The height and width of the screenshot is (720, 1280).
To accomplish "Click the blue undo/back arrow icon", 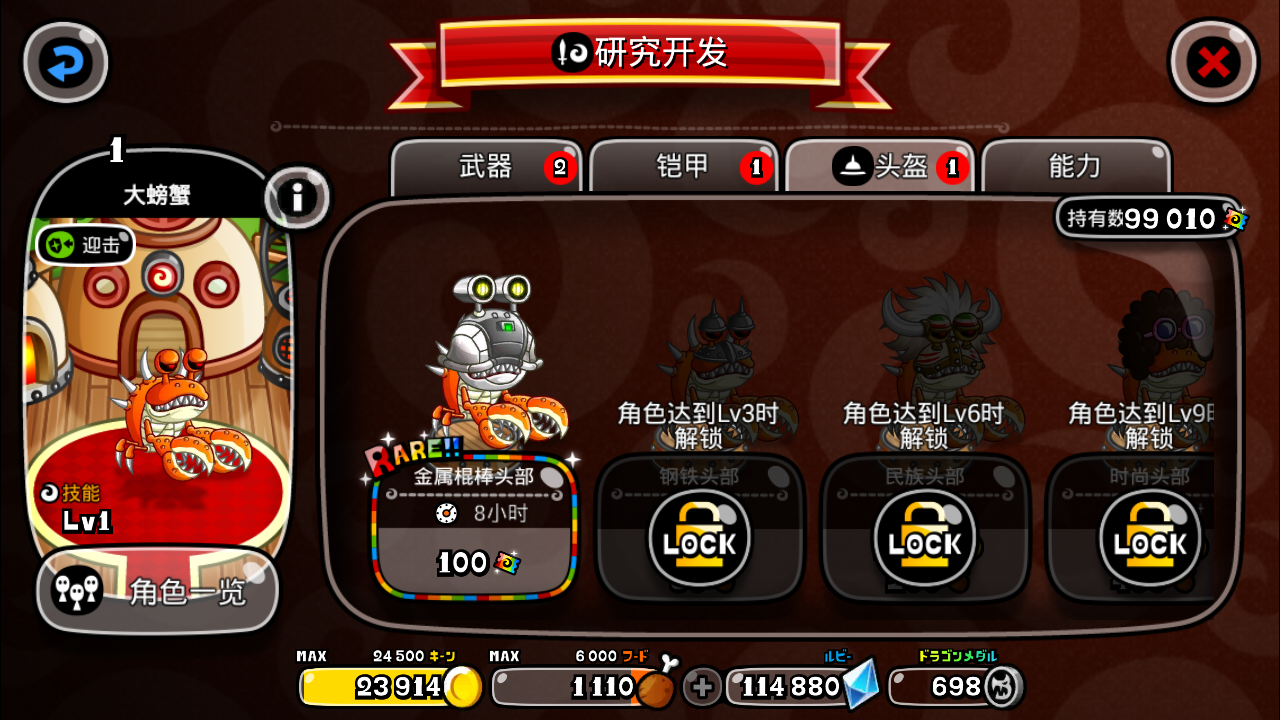I will 64,62.
